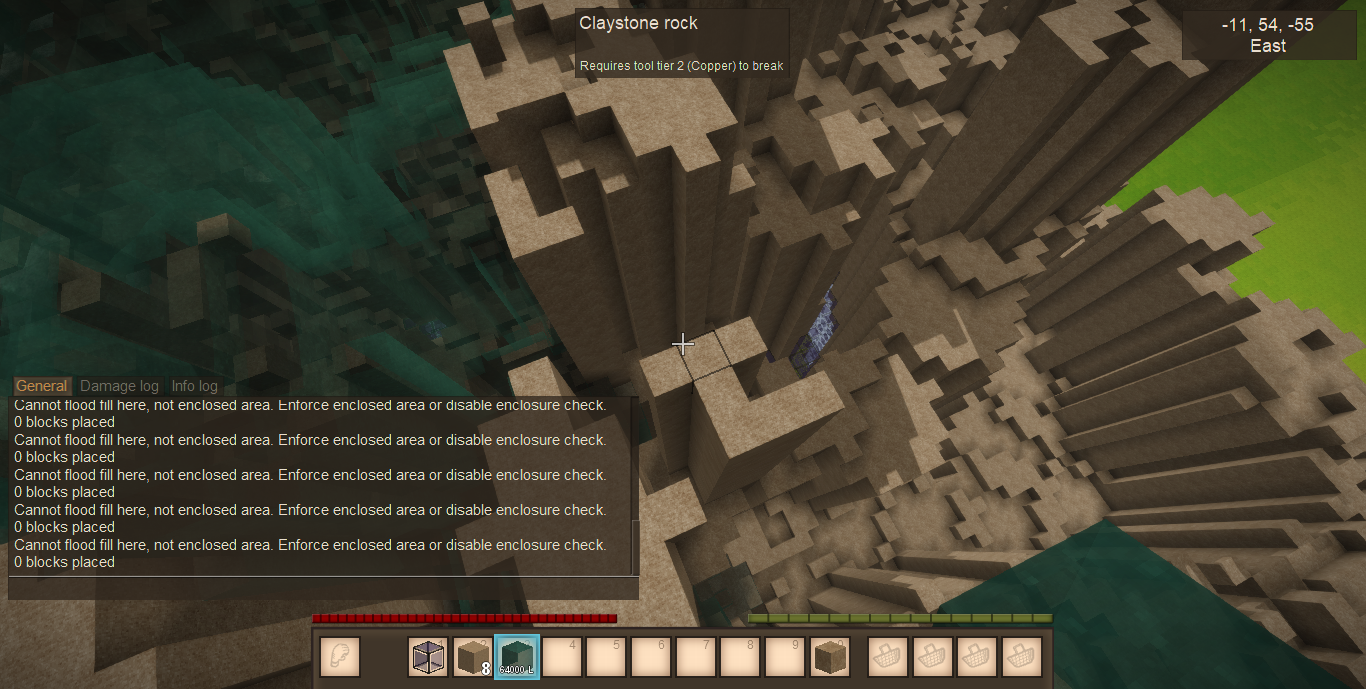Screen dimensions: 1366x689
Task: Select the 64000 L water block slot
Action: 518,657
